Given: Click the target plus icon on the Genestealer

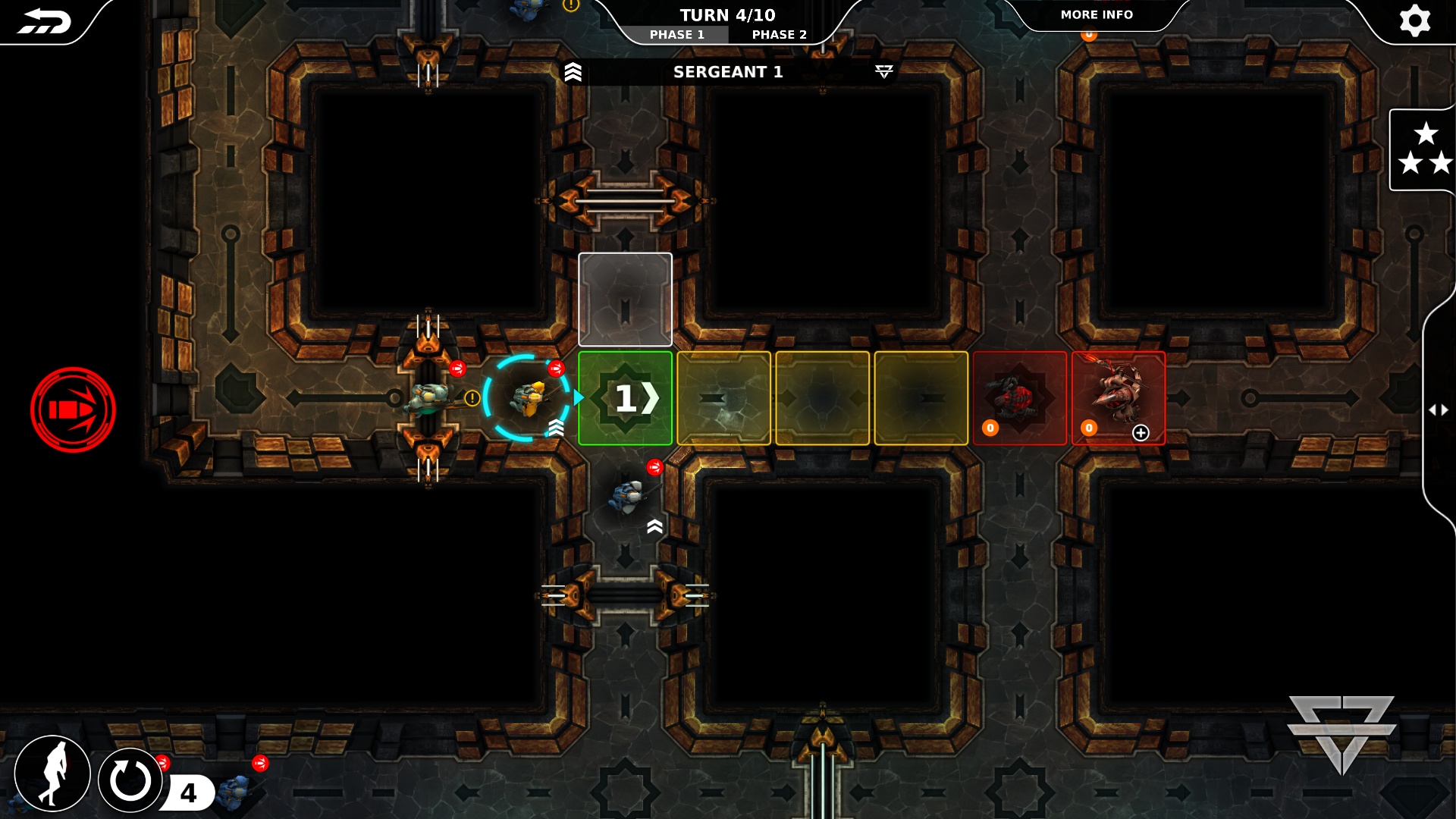Looking at the screenshot, I should (x=1141, y=433).
